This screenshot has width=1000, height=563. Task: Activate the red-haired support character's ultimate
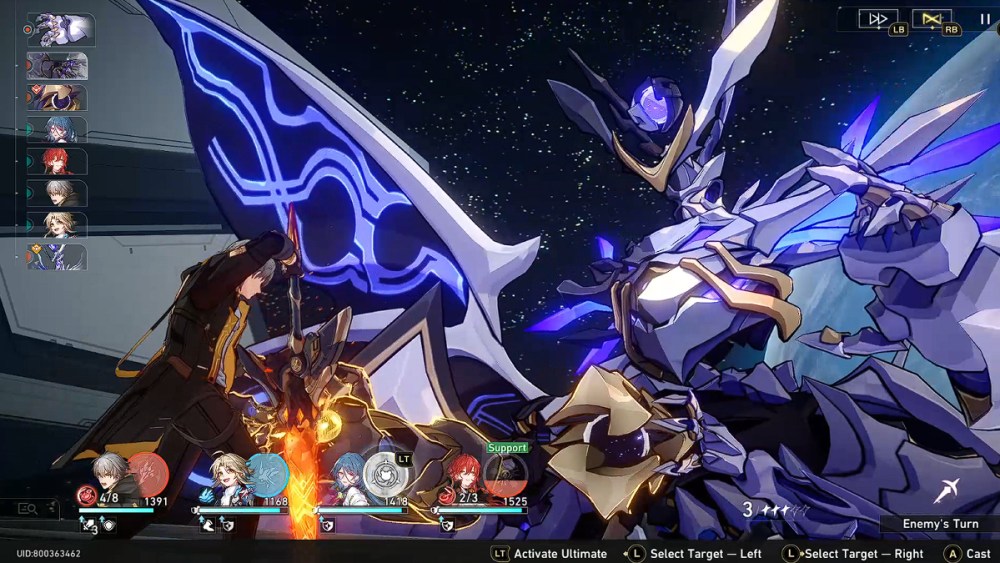tap(505, 475)
